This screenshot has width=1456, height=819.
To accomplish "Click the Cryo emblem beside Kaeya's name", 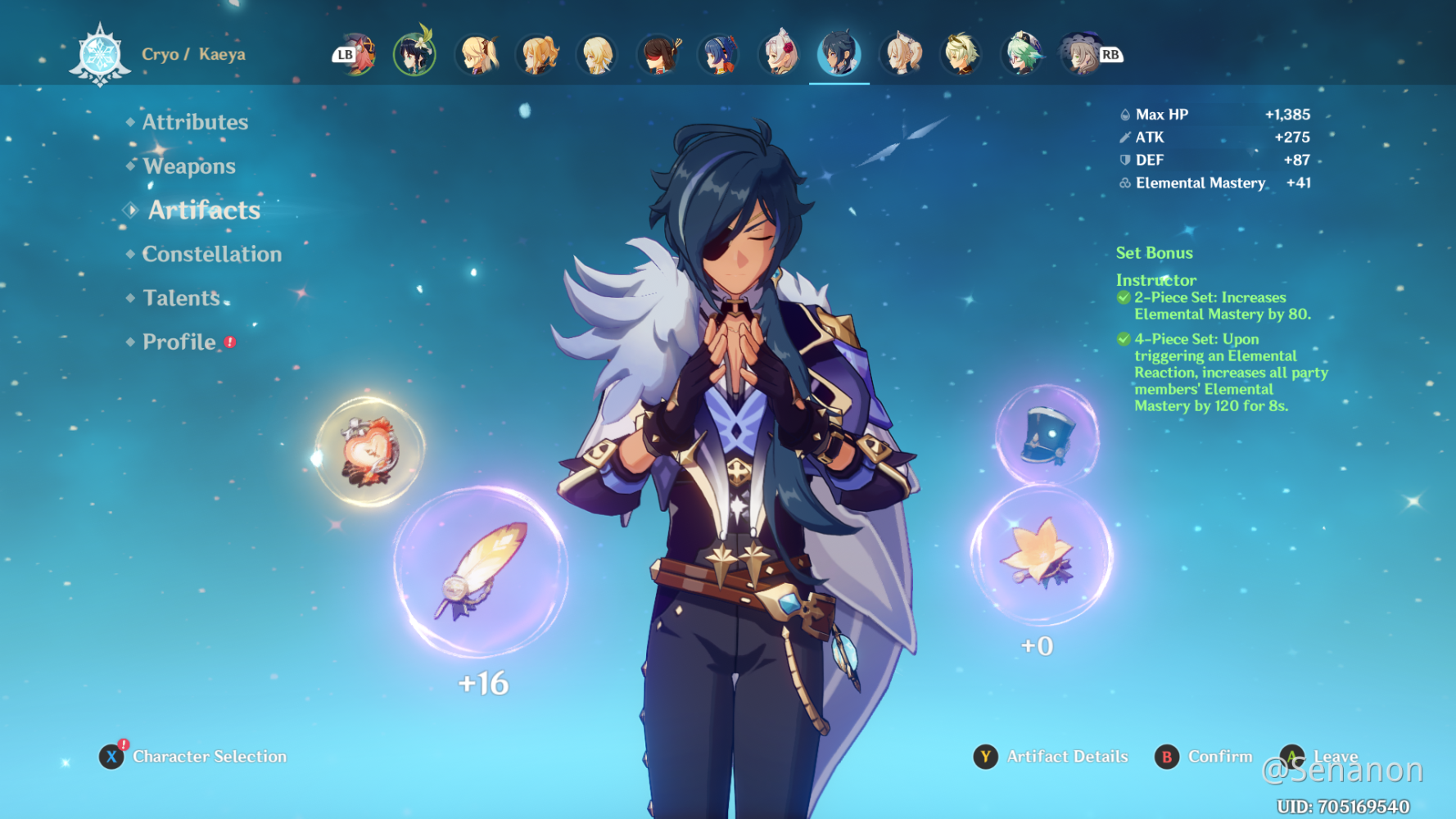I will 99,53.
